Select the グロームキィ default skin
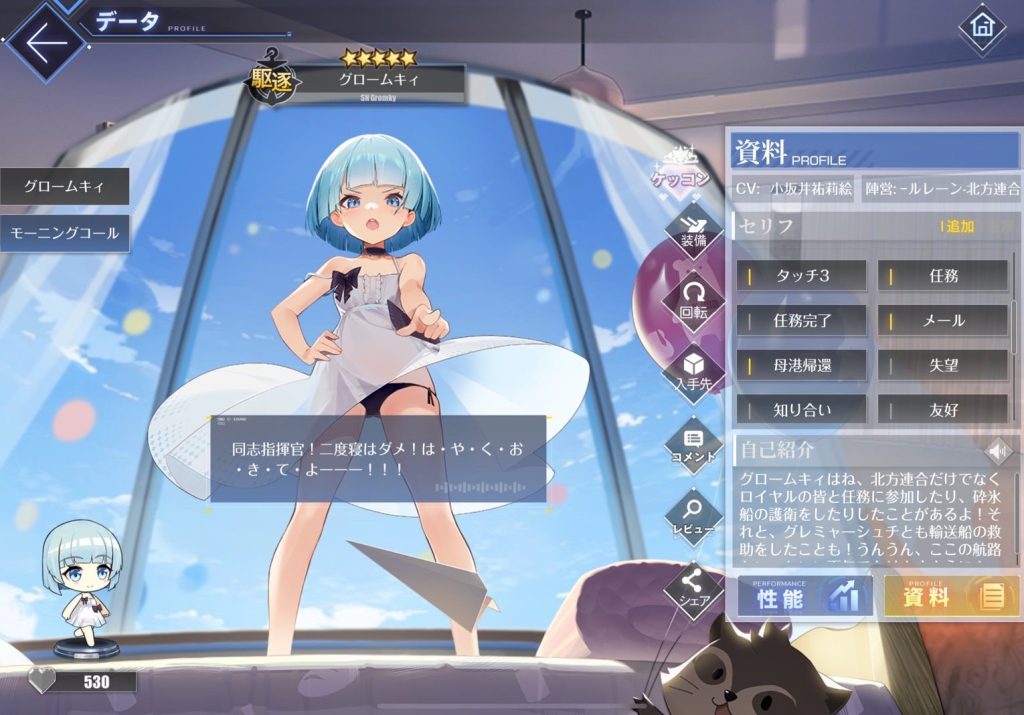 [64, 187]
